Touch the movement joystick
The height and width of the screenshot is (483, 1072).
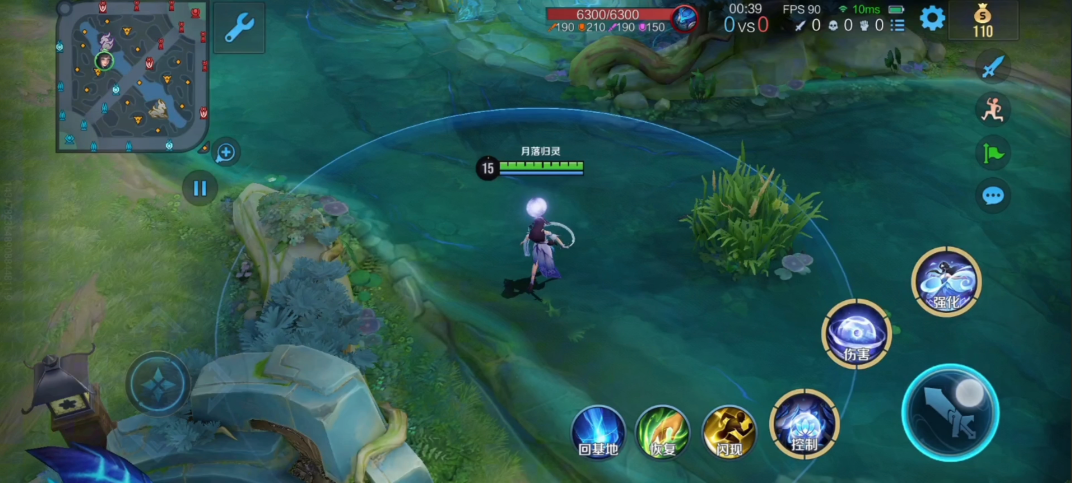point(158,384)
